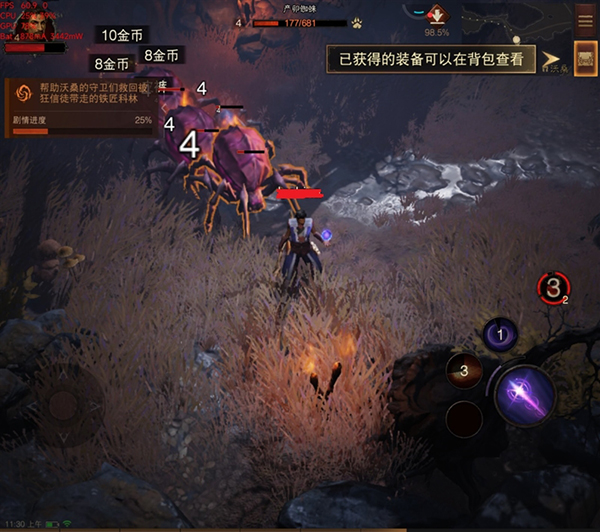Use the purple magic missile primary attack
The image size is (600, 532).
[524, 395]
